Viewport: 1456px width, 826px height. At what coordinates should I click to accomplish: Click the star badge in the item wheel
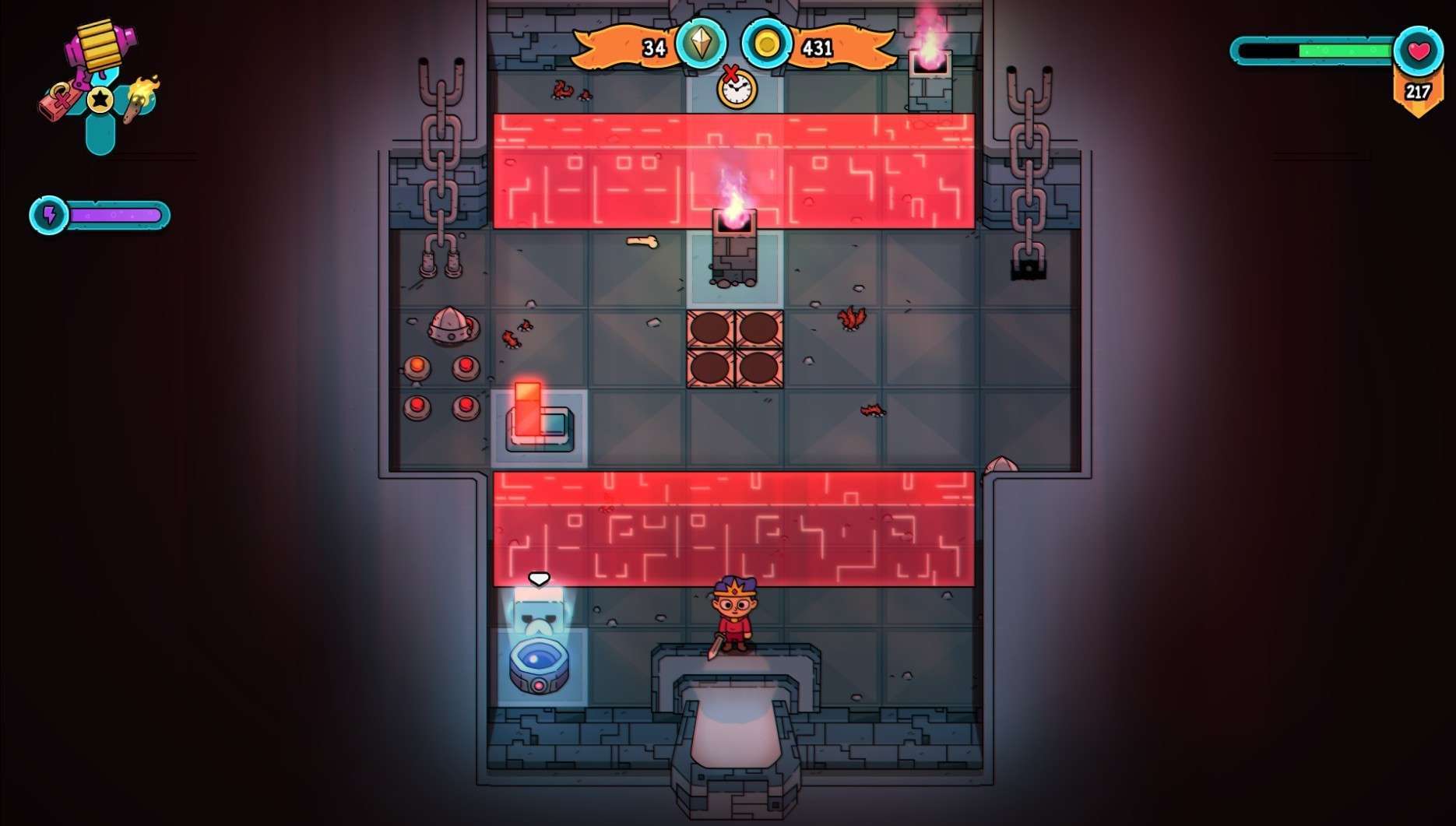(100, 100)
